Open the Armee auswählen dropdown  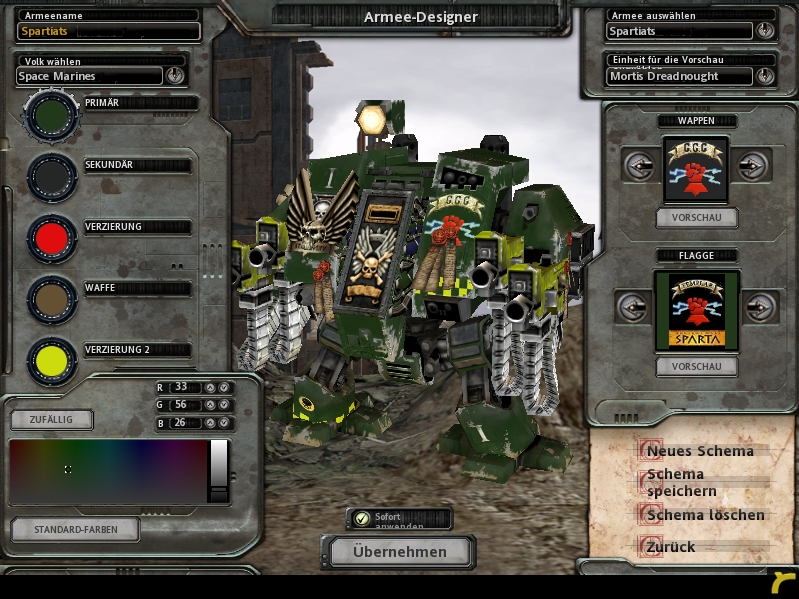[x=766, y=31]
